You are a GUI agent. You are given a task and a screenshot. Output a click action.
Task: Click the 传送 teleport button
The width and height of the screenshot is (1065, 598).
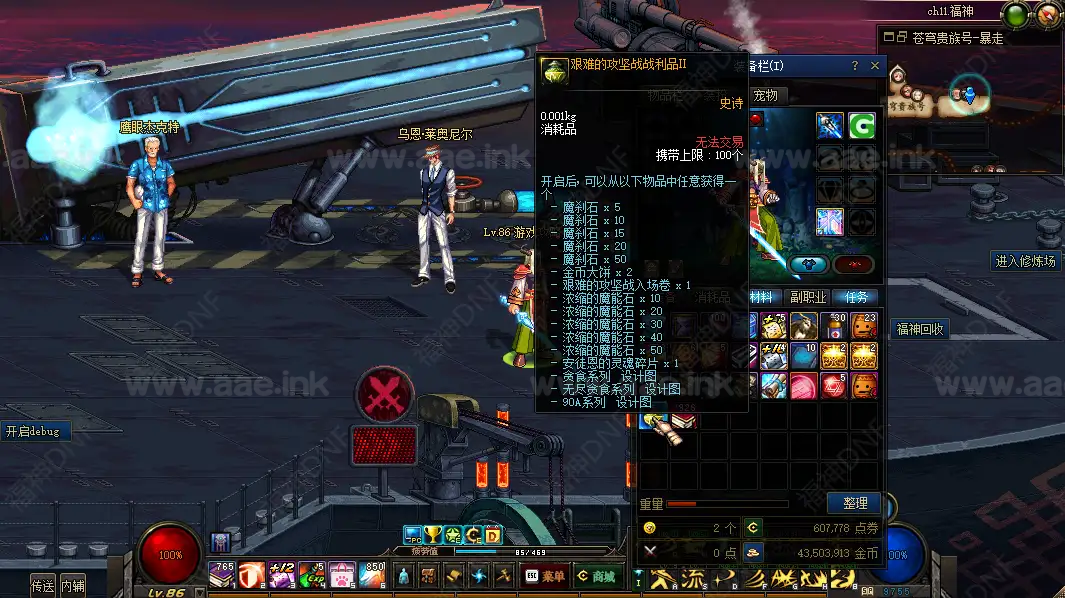[x=43, y=586]
